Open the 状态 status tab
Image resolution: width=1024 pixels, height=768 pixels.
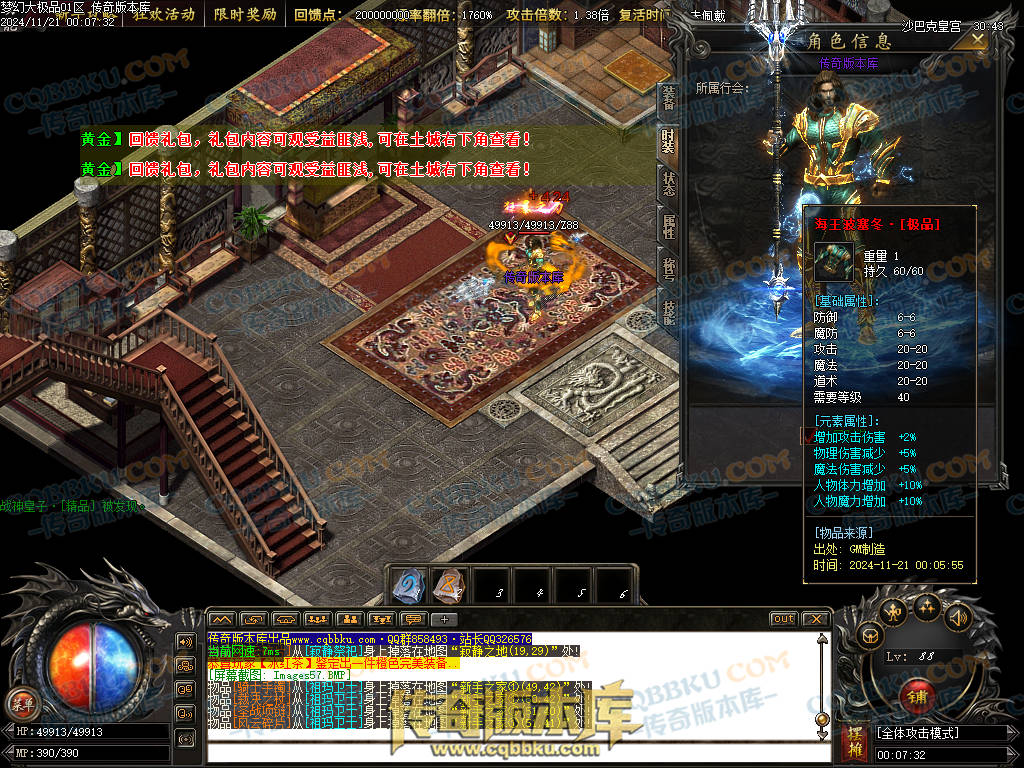pyautogui.click(x=668, y=184)
